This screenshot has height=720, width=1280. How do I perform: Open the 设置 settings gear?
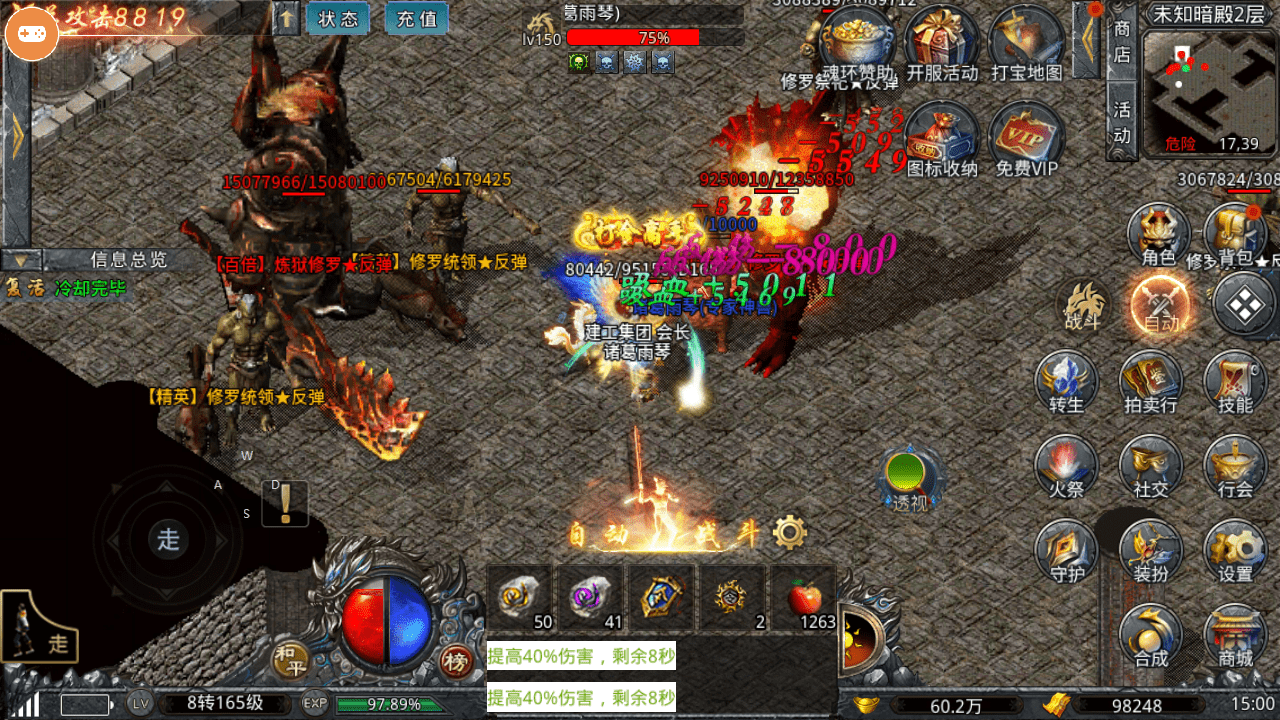(x=1235, y=552)
